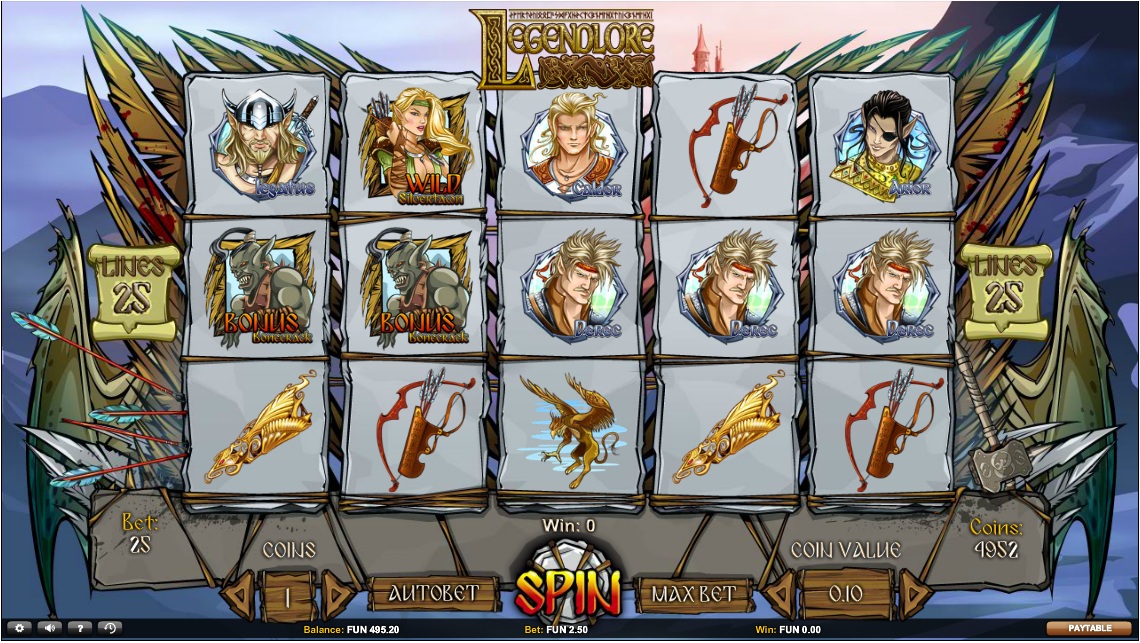The image size is (1140, 643).
Task: Open the Paytable
Action: coord(1089,629)
